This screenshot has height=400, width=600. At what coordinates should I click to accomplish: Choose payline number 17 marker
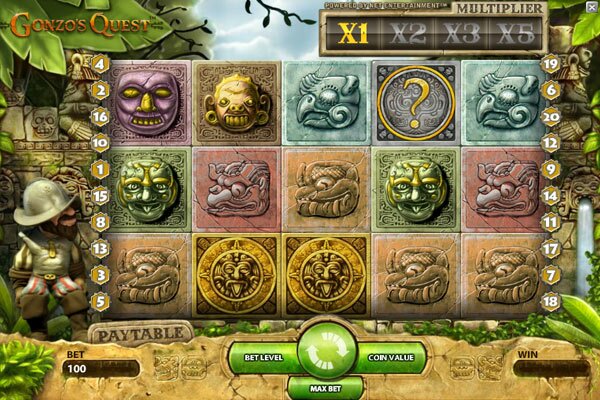coord(549,247)
